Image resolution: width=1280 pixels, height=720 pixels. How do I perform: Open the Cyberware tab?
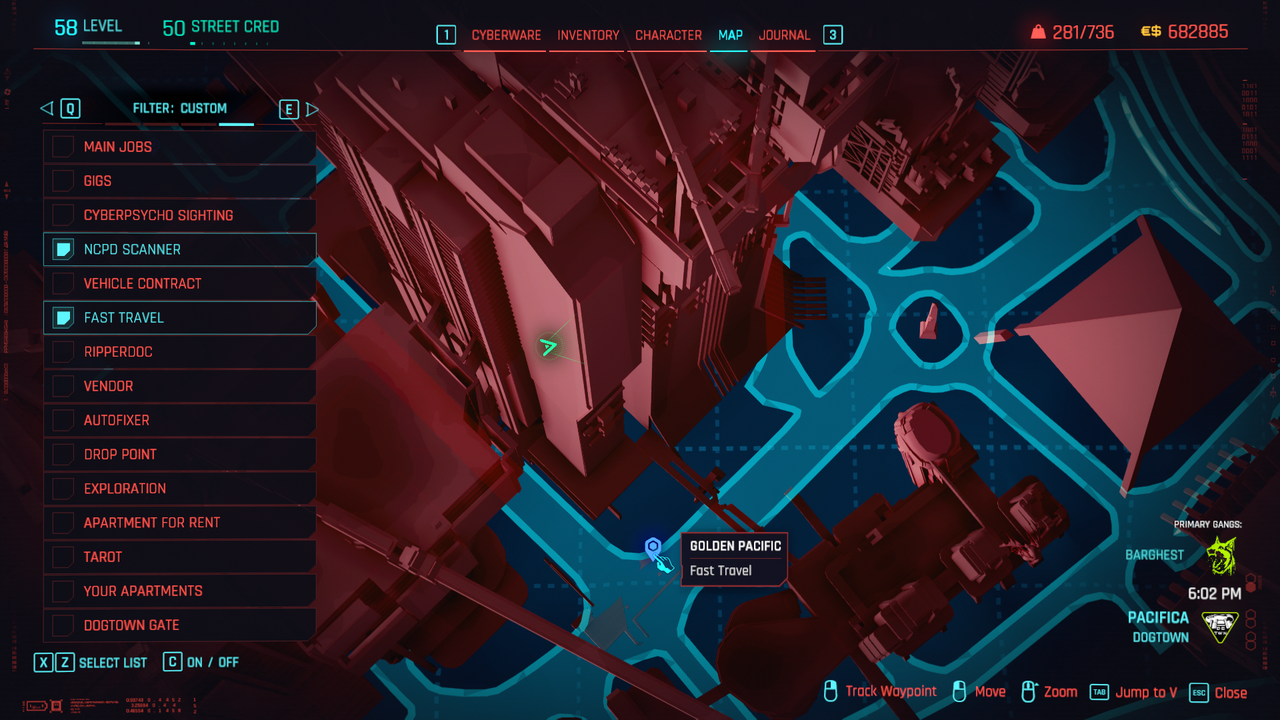[x=506, y=35]
